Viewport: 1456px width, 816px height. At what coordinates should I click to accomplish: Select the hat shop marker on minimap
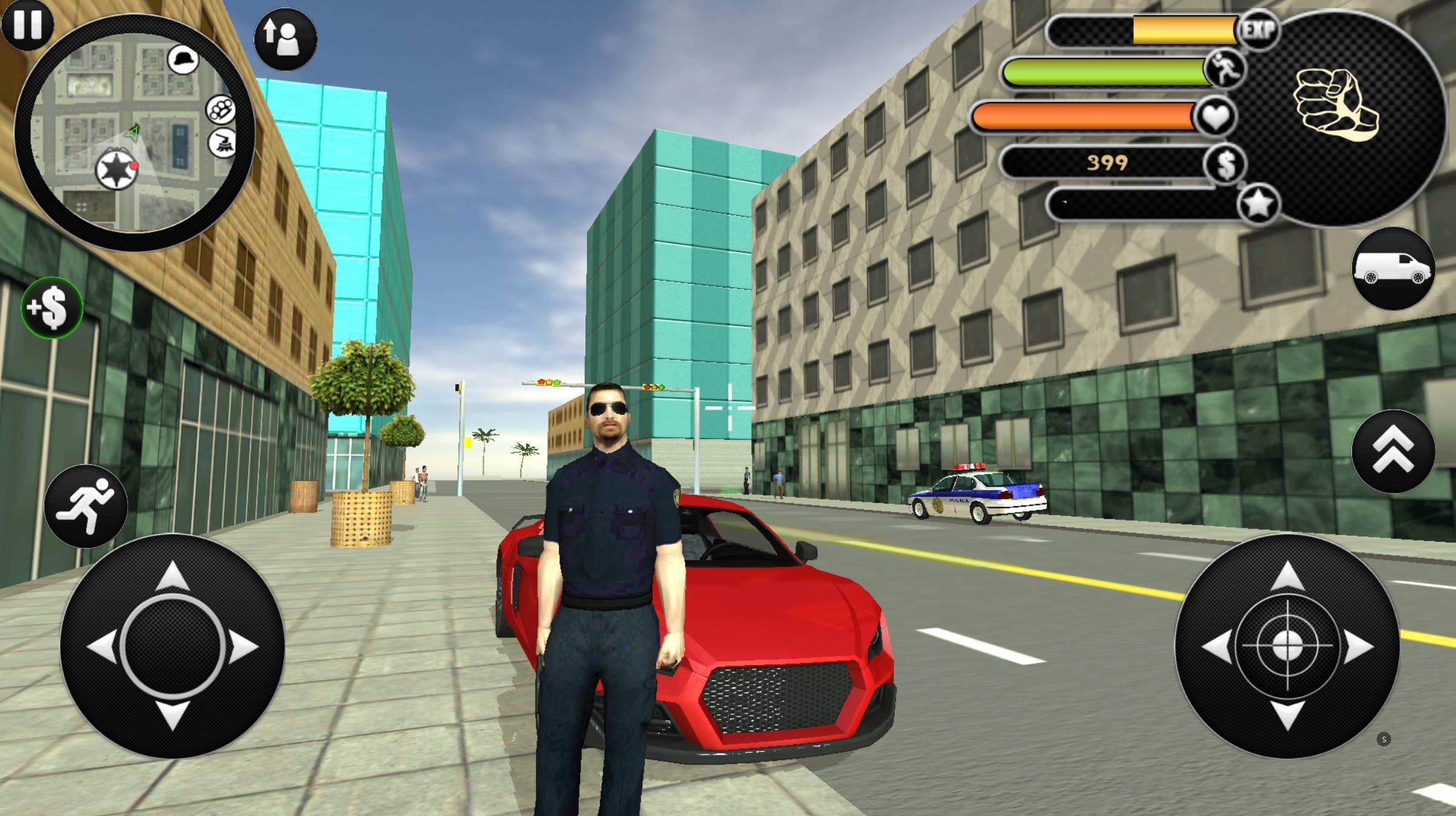tap(183, 59)
